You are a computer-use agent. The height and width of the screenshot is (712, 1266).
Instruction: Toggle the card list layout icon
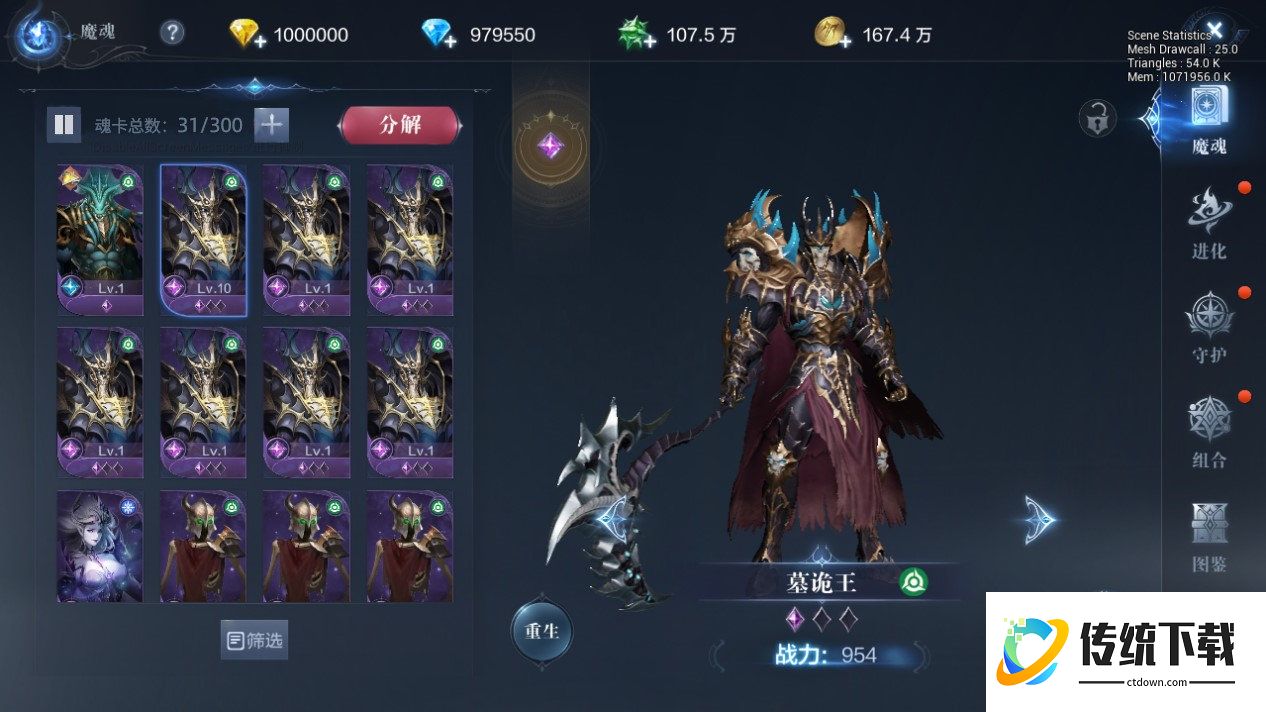pyautogui.click(x=64, y=125)
